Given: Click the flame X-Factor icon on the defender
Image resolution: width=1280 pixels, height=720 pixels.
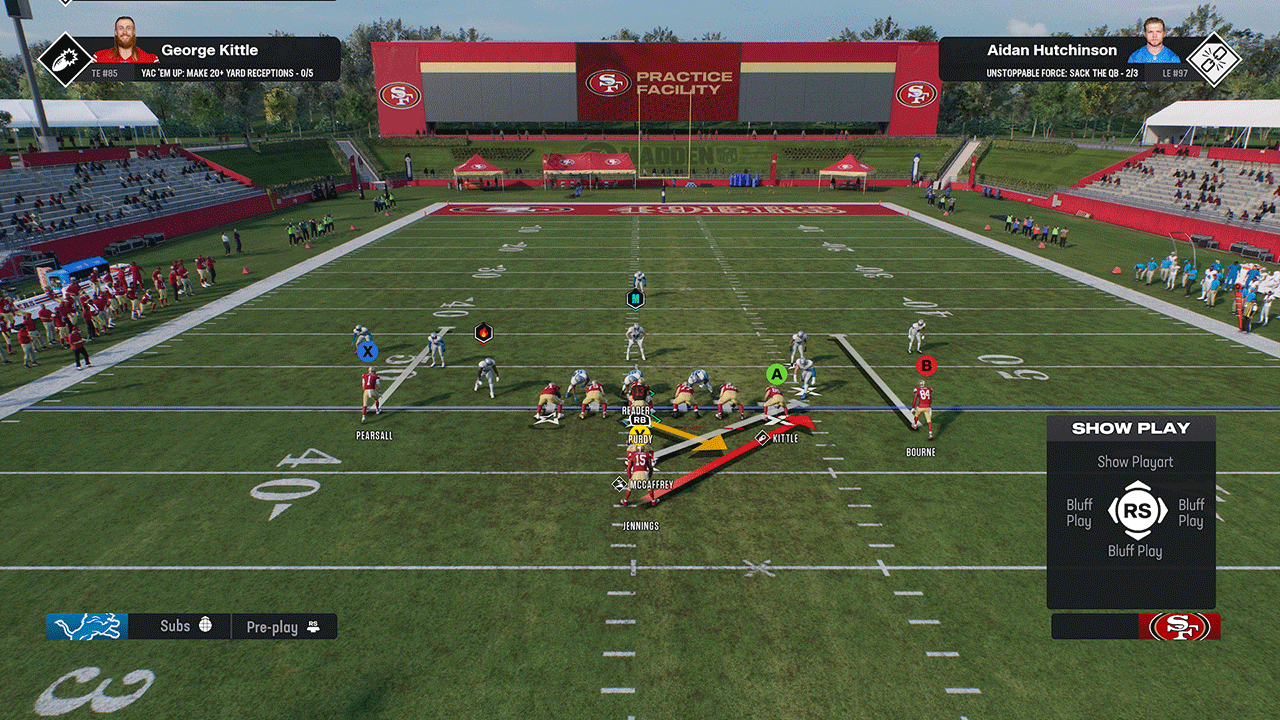Looking at the screenshot, I should 483,332.
